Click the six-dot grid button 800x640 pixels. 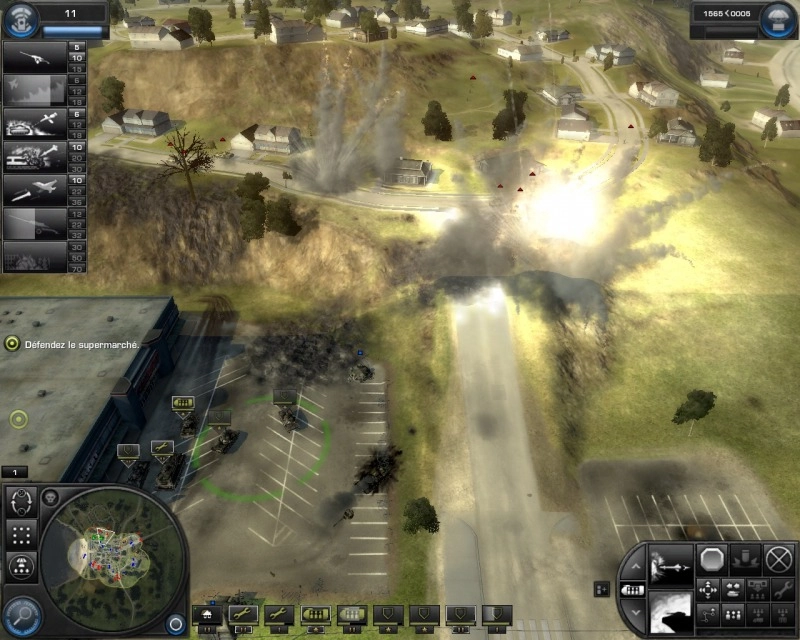click(21, 534)
